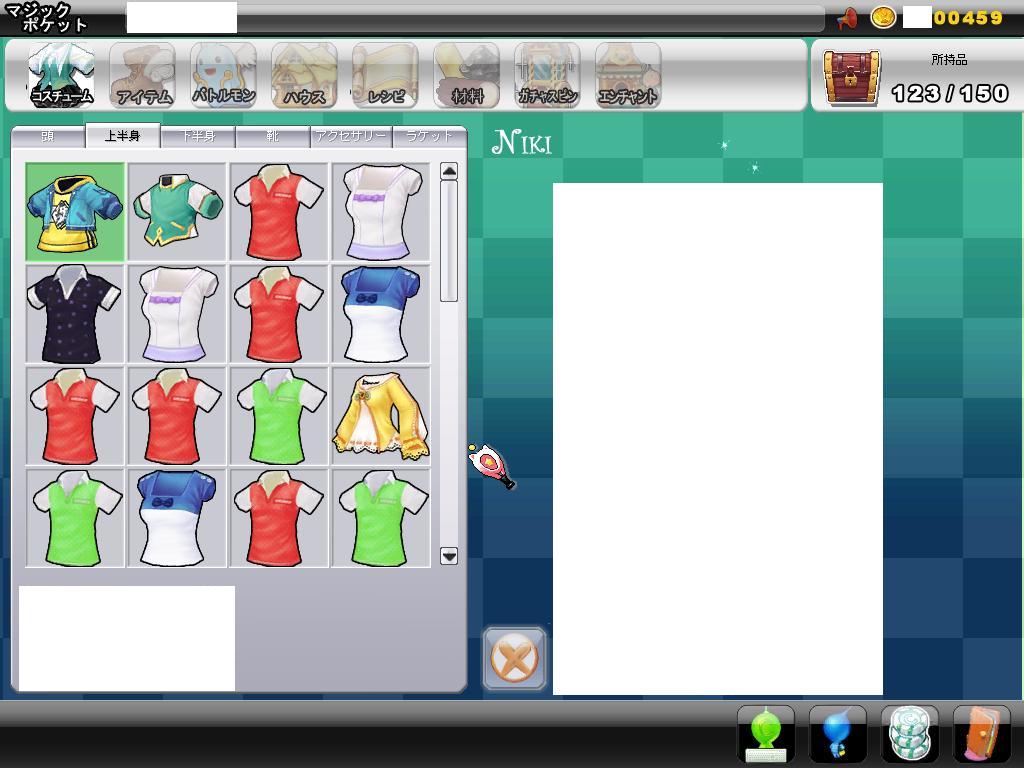1024x768 pixels.
Task: Open the ガチャピン category
Action: (547, 75)
